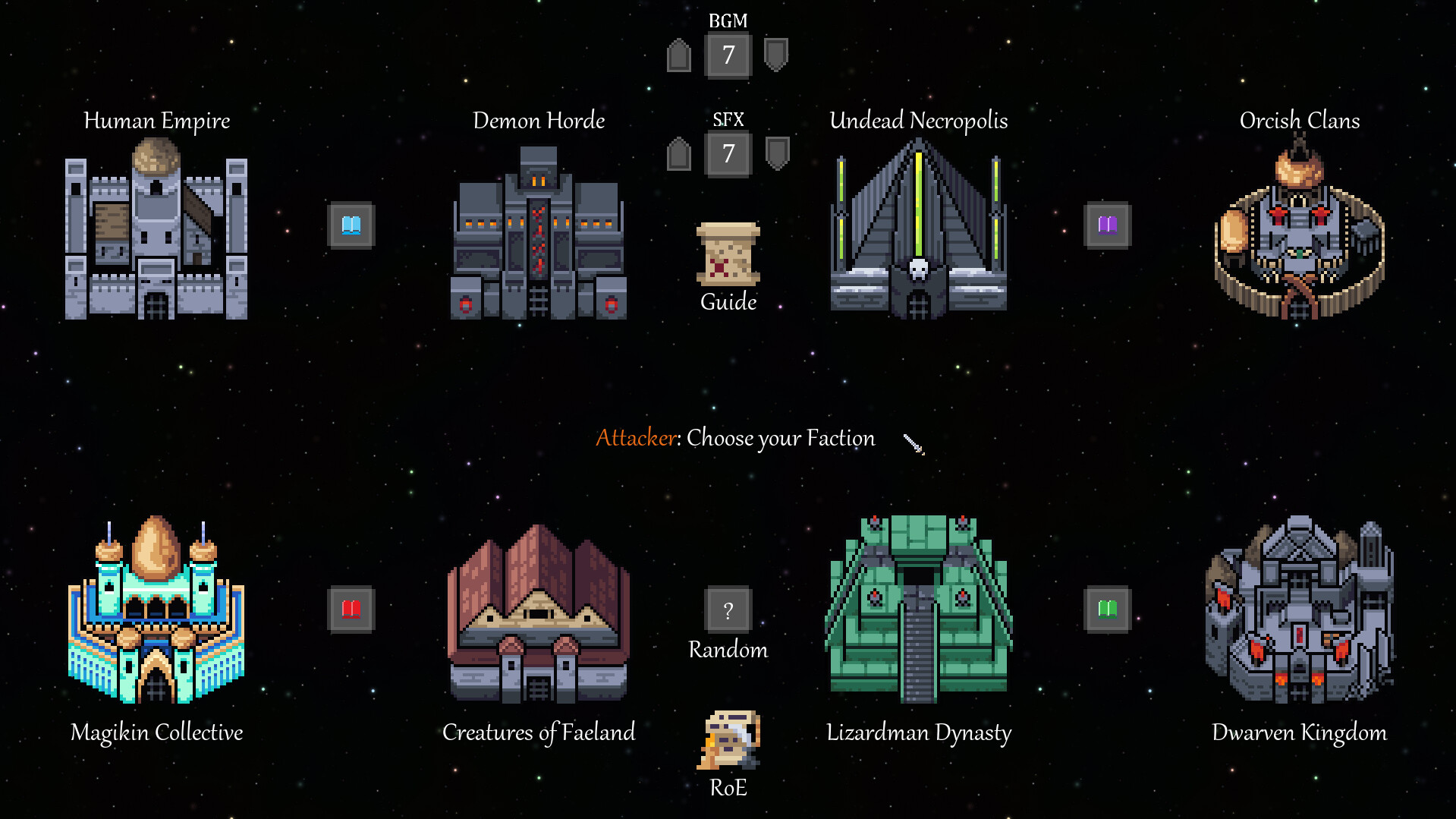Open the green lore book beside Dwarven Kingdom
The image size is (1456, 819).
point(1107,607)
